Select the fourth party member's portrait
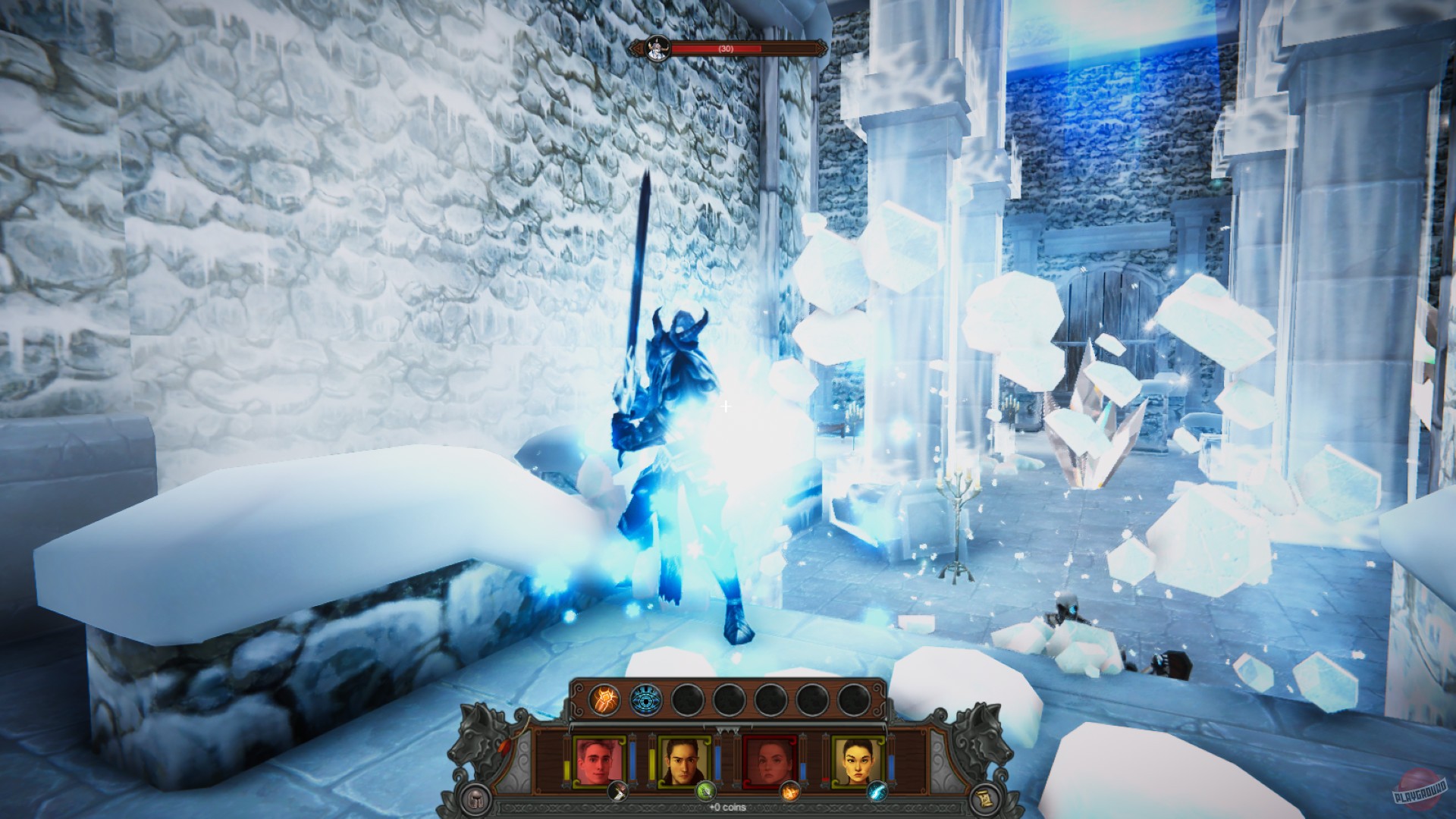The height and width of the screenshot is (819, 1456). tap(859, 760)
